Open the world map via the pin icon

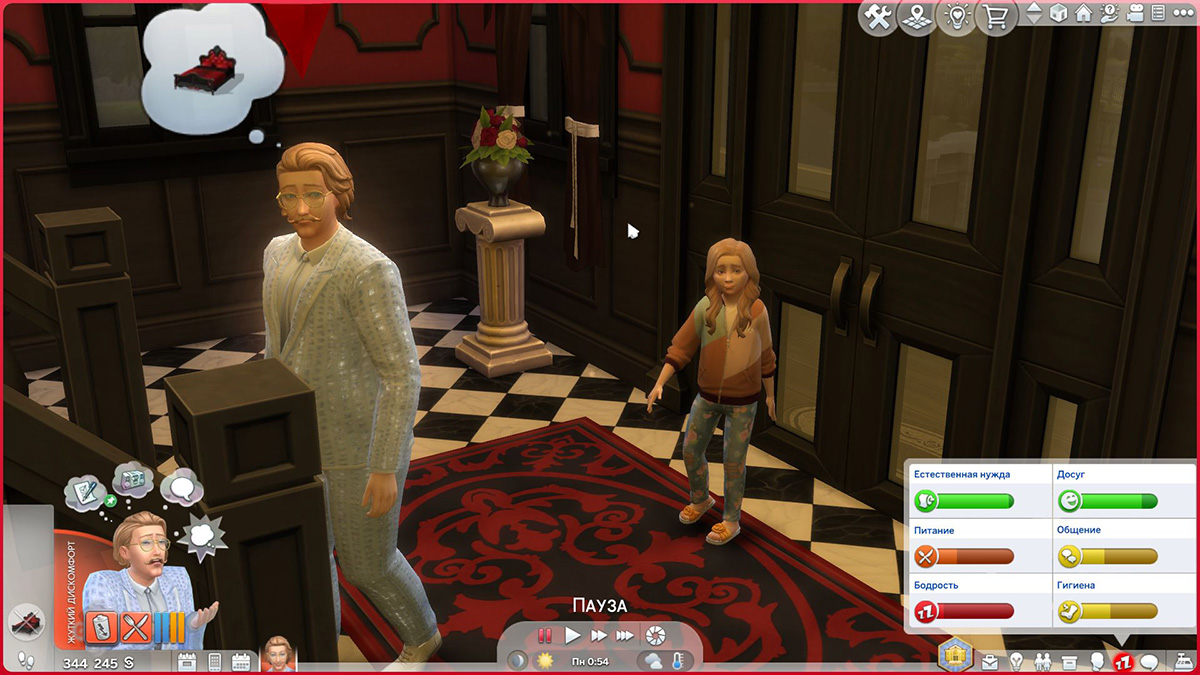[918, 18]
